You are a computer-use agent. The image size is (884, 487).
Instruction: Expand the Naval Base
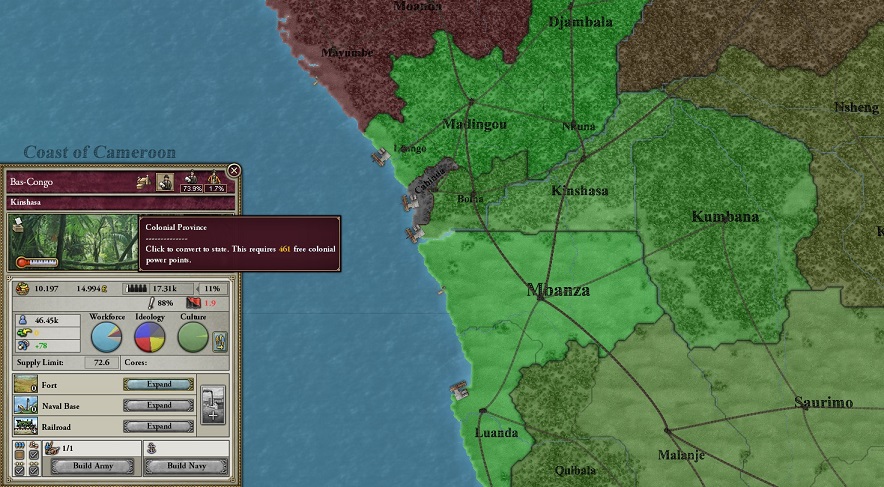pos(159,405)
